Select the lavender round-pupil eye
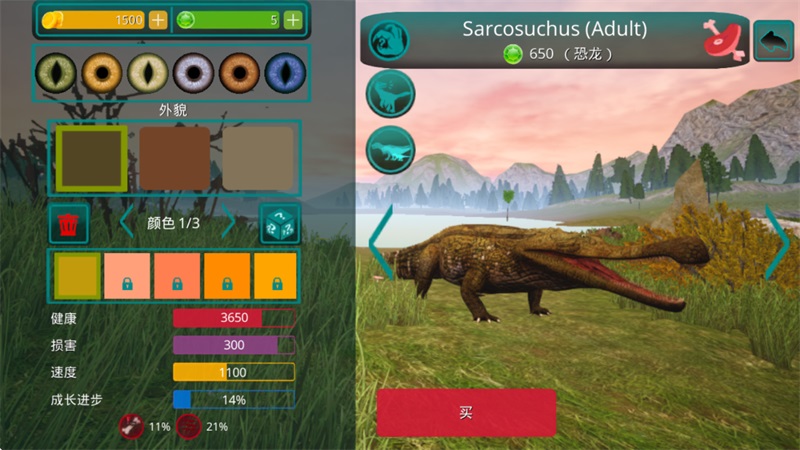Image resolution: width=800 pixels, height=450 pixels. point(194,73)
